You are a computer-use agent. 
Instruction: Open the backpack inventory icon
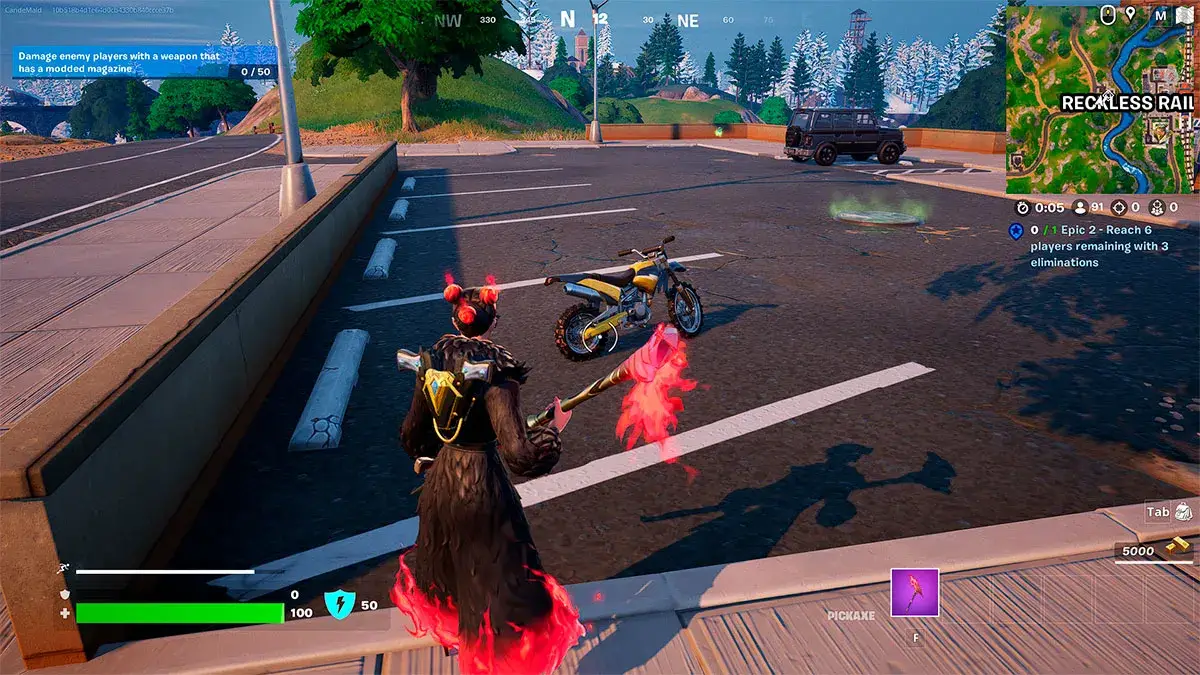click(1184, 511)
